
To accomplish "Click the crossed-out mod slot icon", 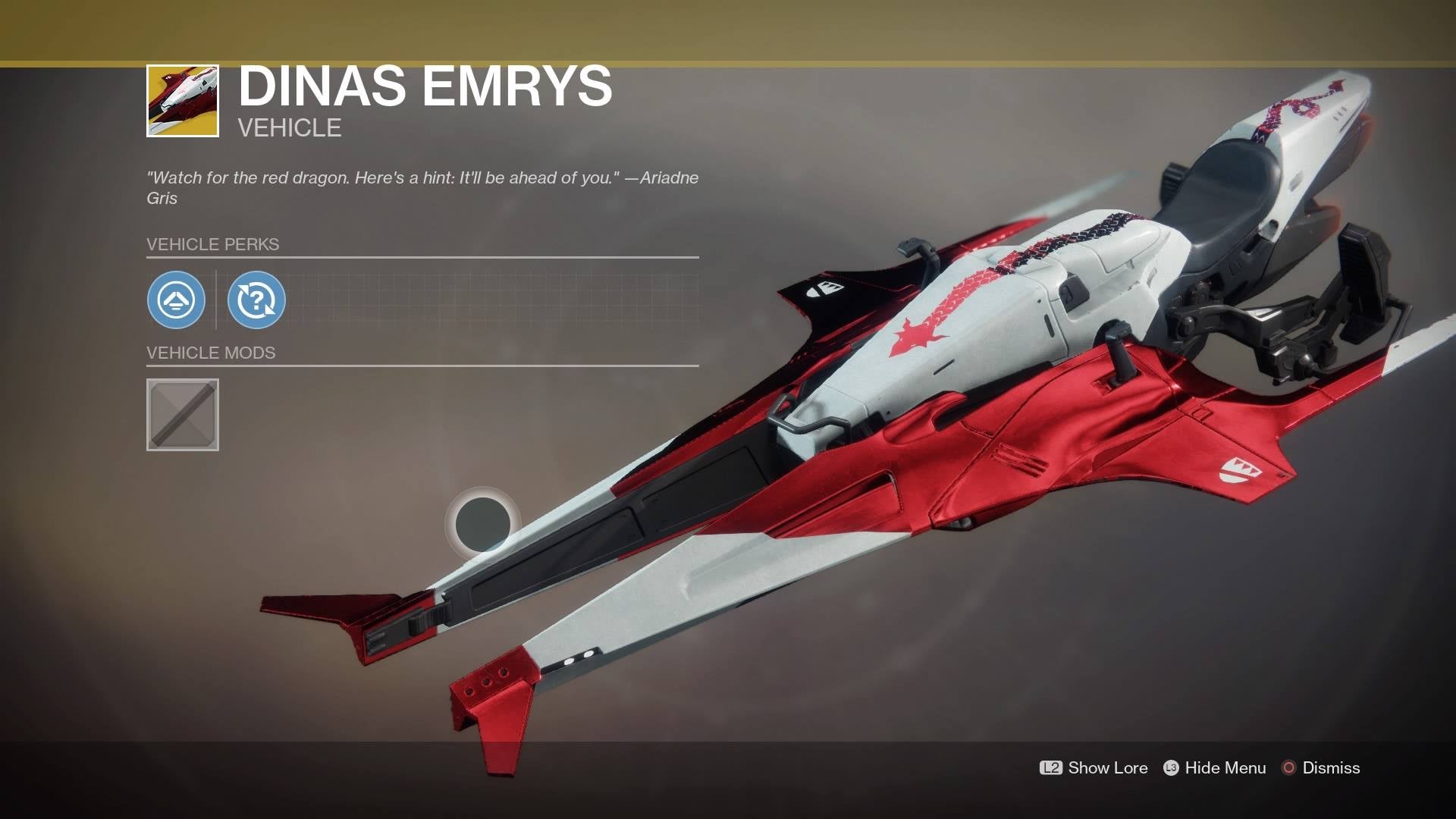I will click(182, 413).
